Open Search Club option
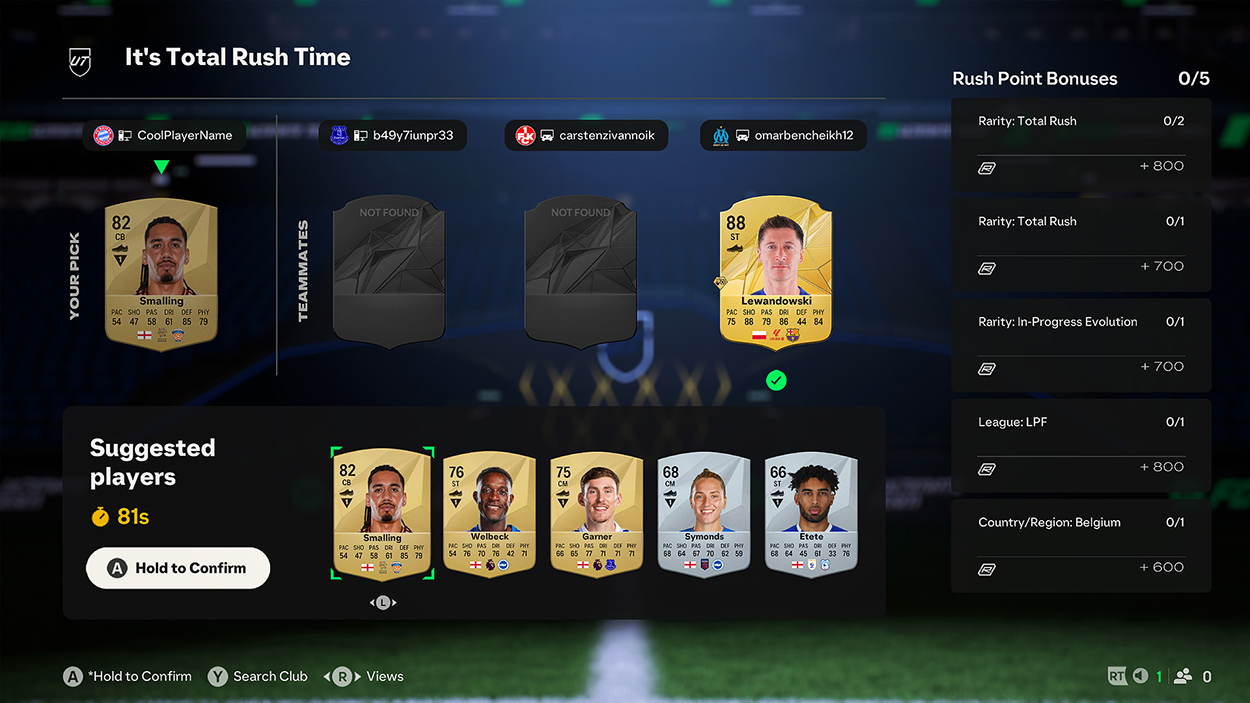1250x703 pixels. tap(258, 676)
